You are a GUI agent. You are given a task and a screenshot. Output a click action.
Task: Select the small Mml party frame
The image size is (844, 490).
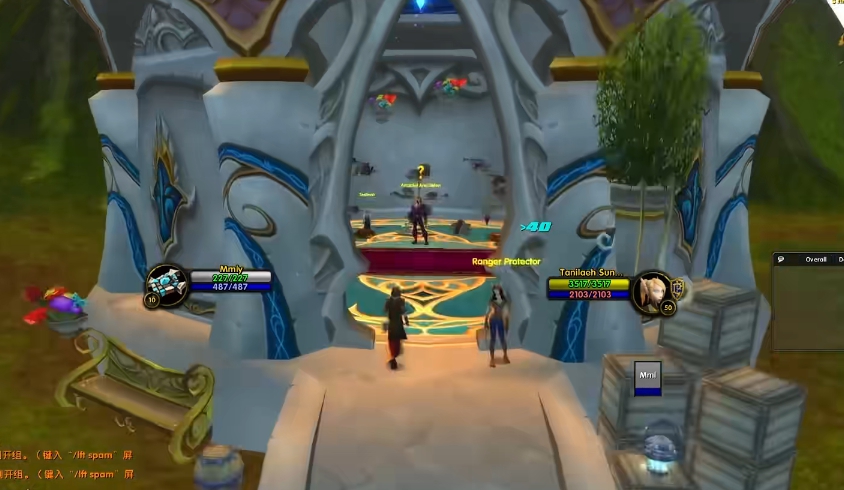point(647,376)
